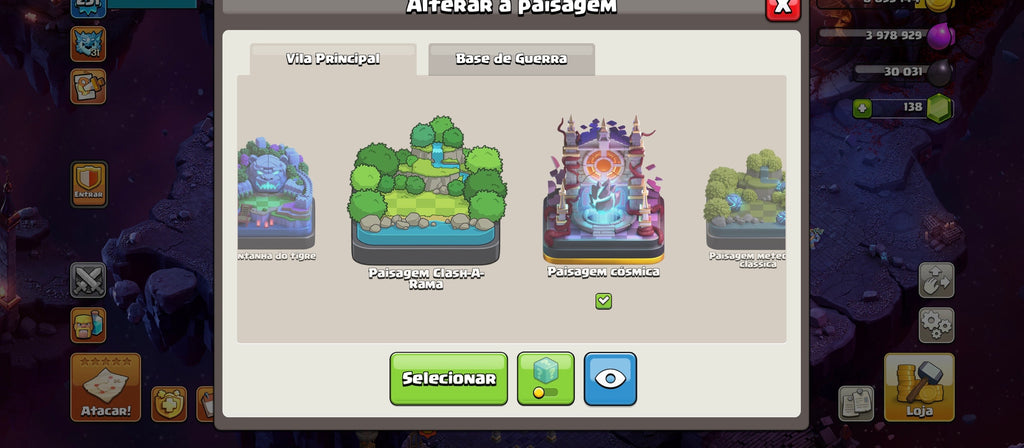Click the green Selecionar button
The height and width of the screenshot is (448, 1024).
pos(448,378)
